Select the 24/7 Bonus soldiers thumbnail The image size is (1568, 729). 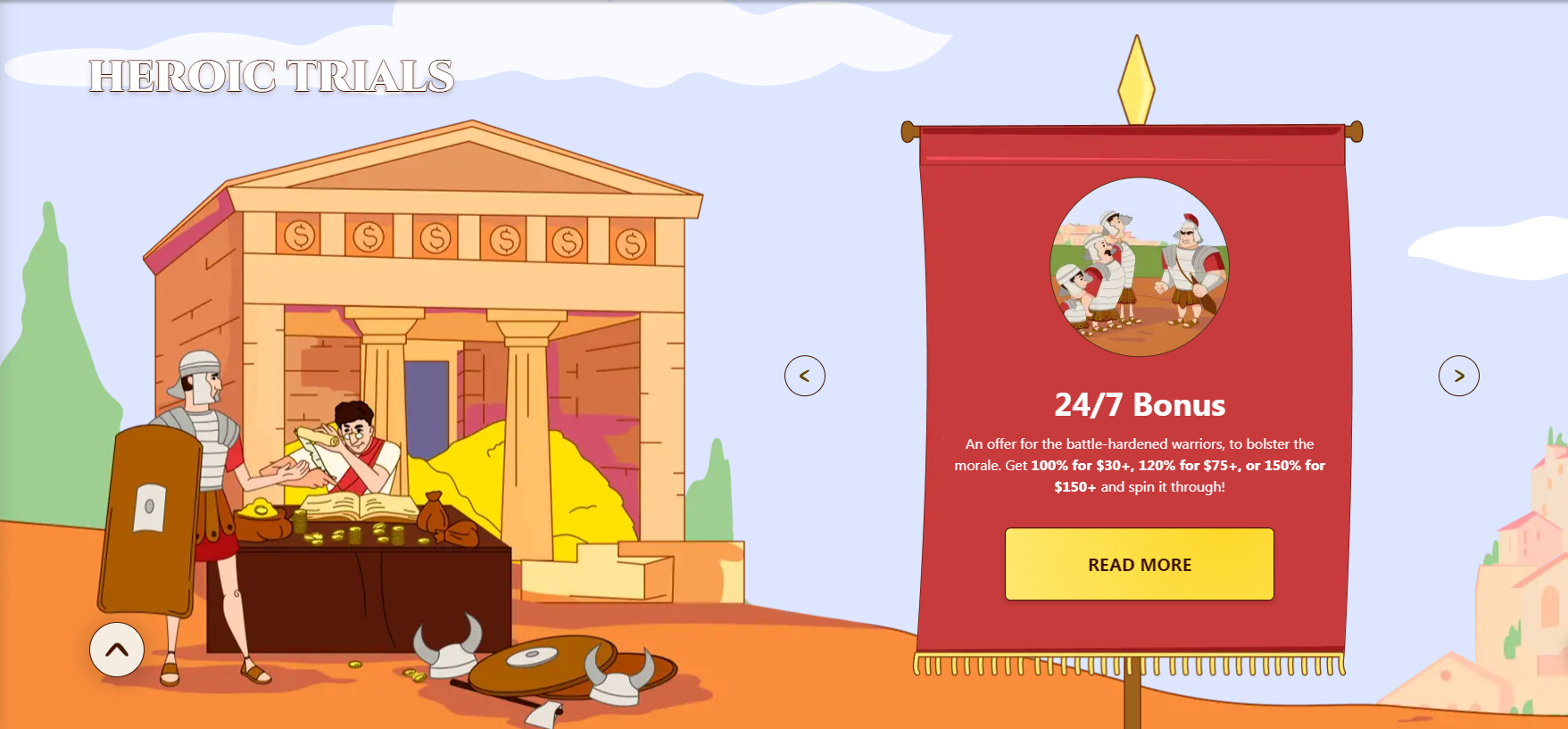point(1139,267)
